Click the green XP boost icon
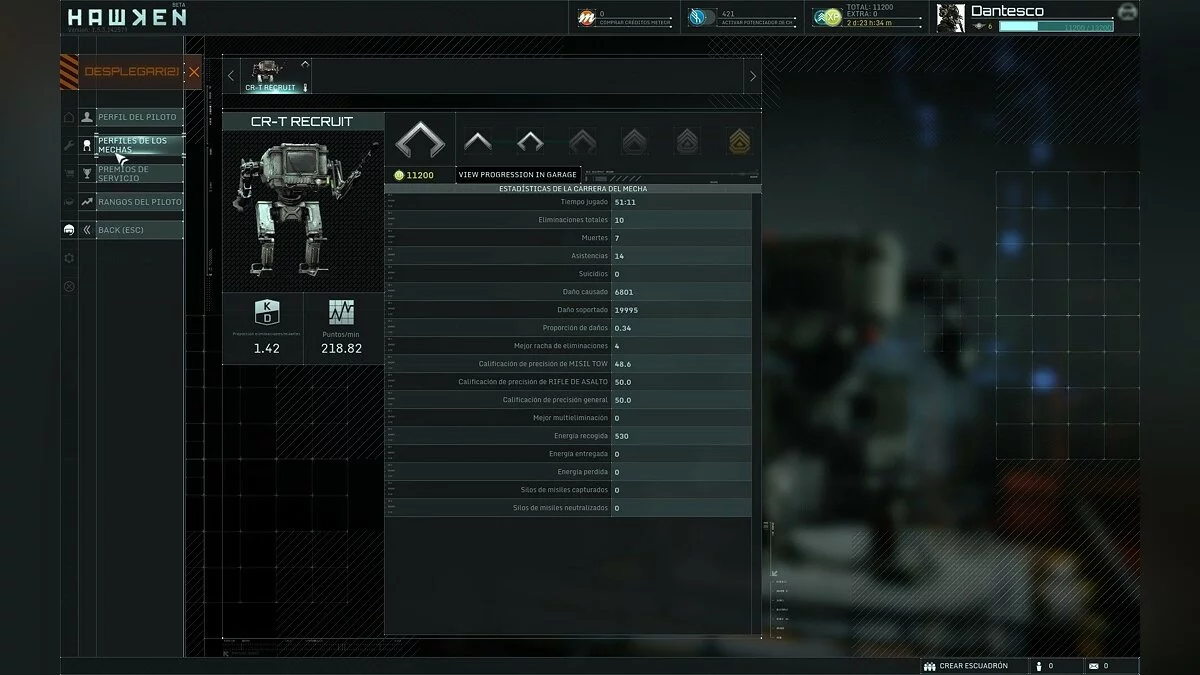The width and height of the screenshot is (1200, 675). tap(826, 18)
